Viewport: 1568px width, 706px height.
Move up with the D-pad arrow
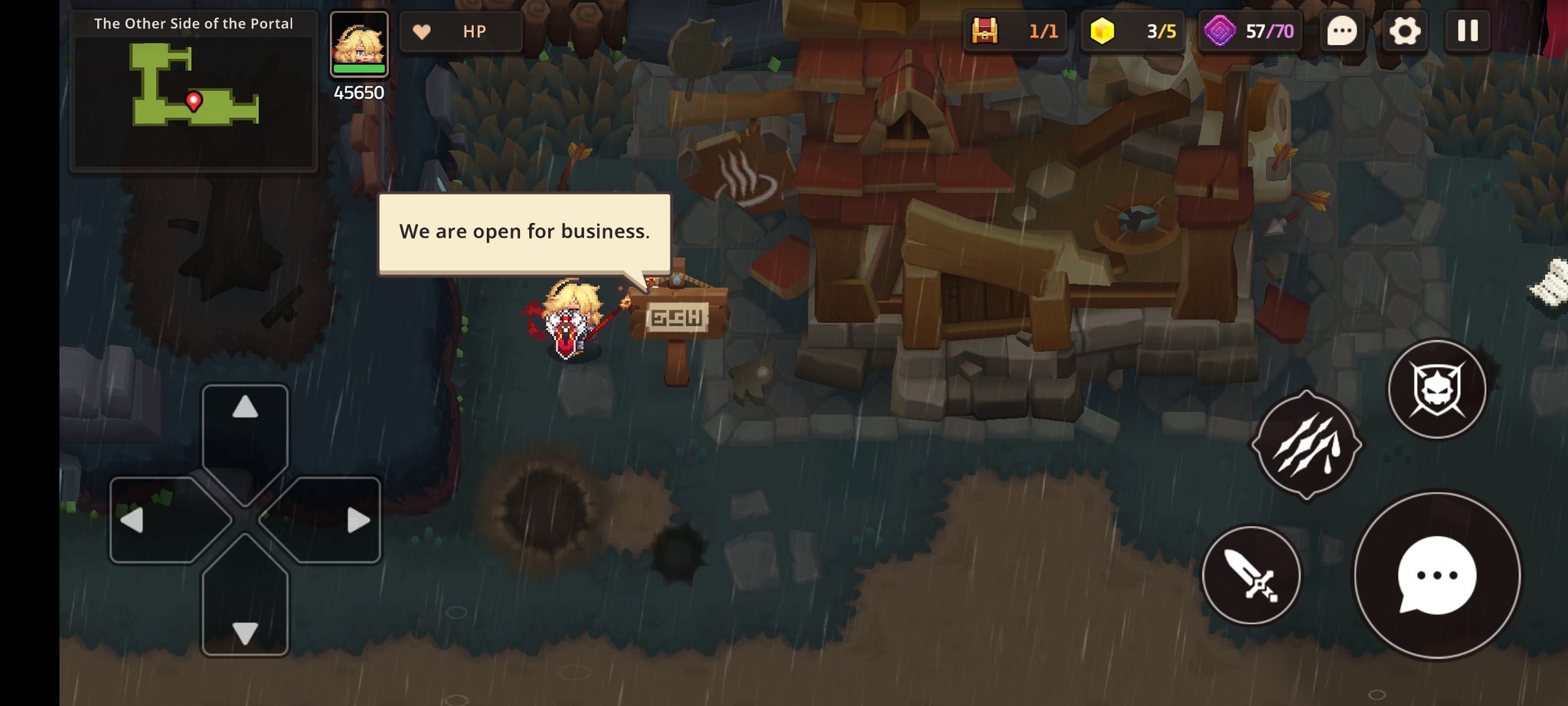(x=245, y=427)
